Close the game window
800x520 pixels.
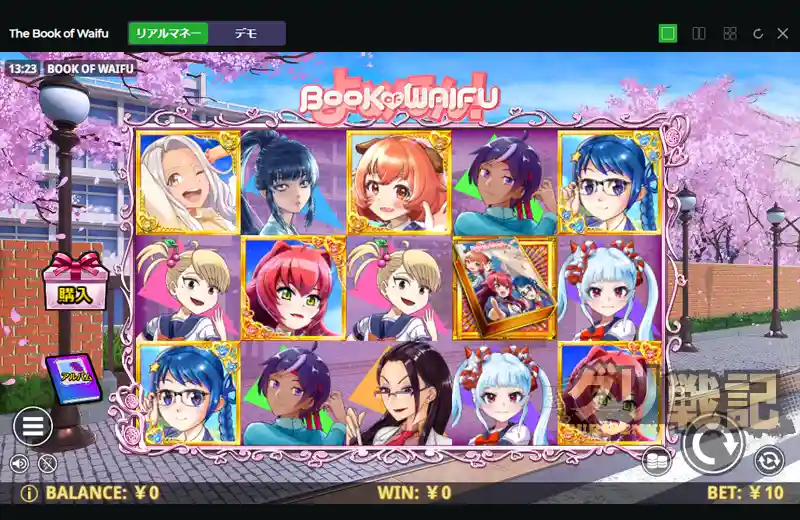[x=783, y=33]
